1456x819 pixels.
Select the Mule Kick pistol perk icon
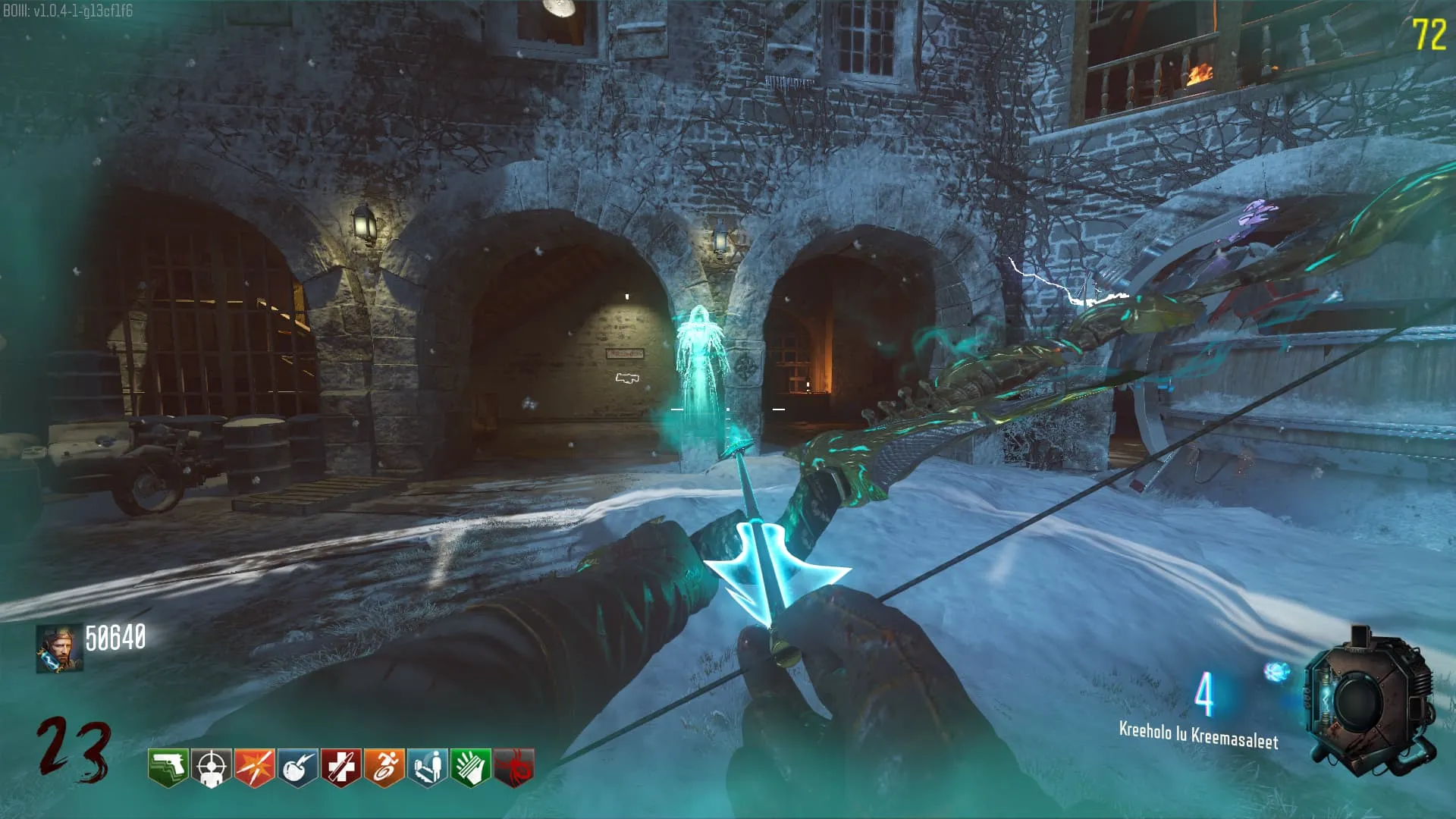pos(168,768)
